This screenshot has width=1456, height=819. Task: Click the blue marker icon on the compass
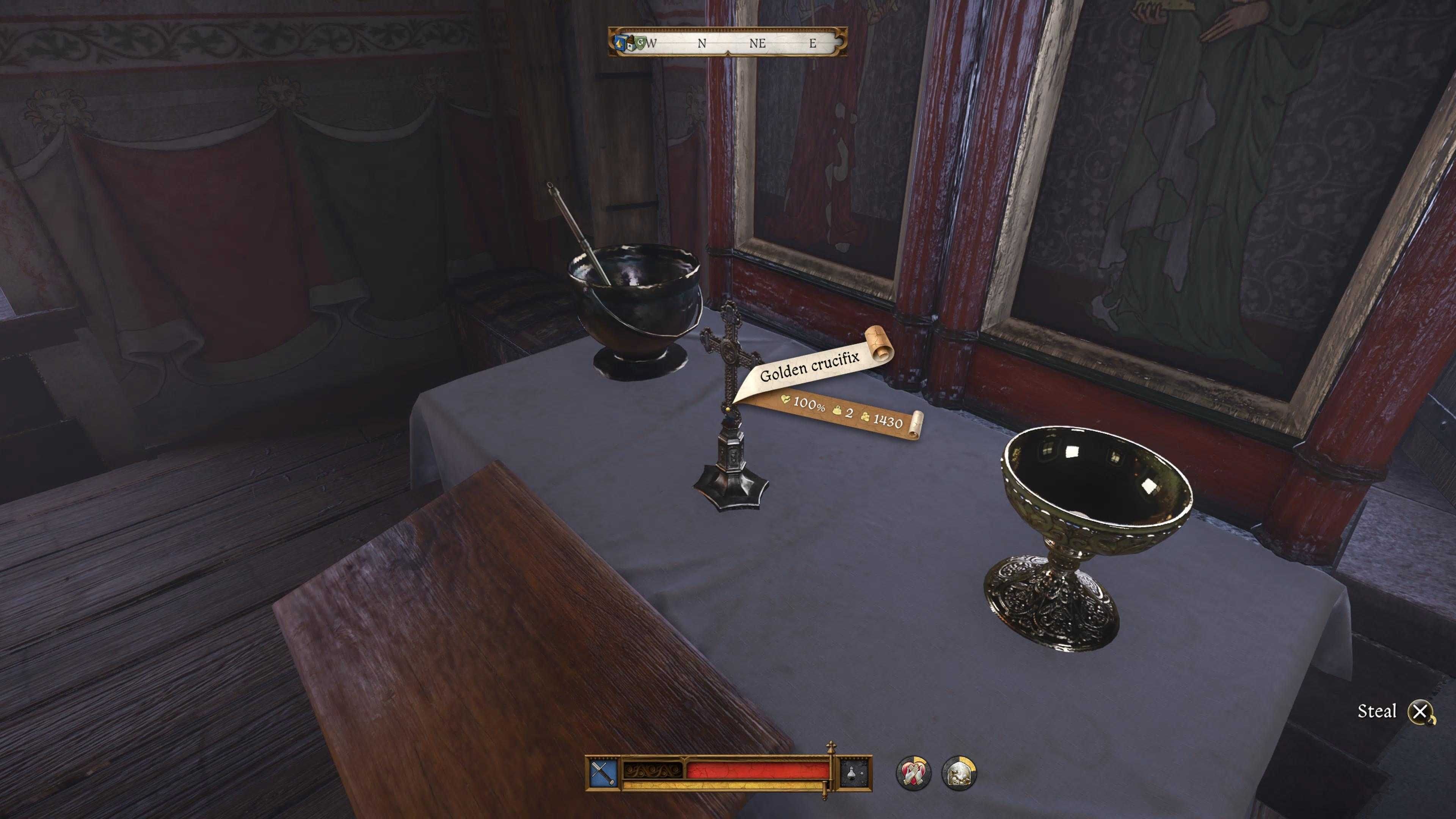pos(621,43)
